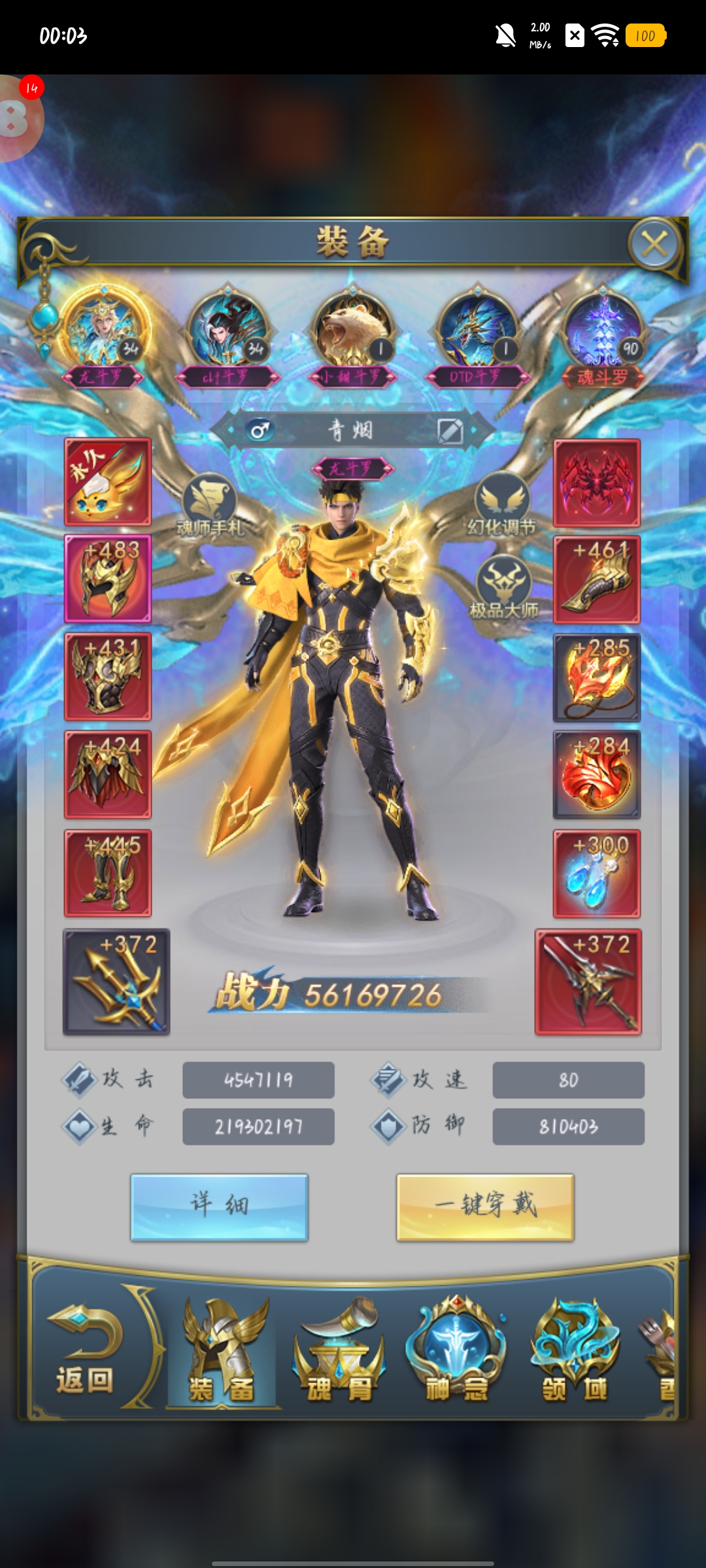Go back with the 返回 button

pyautogui.click(x=85, y=1352)
